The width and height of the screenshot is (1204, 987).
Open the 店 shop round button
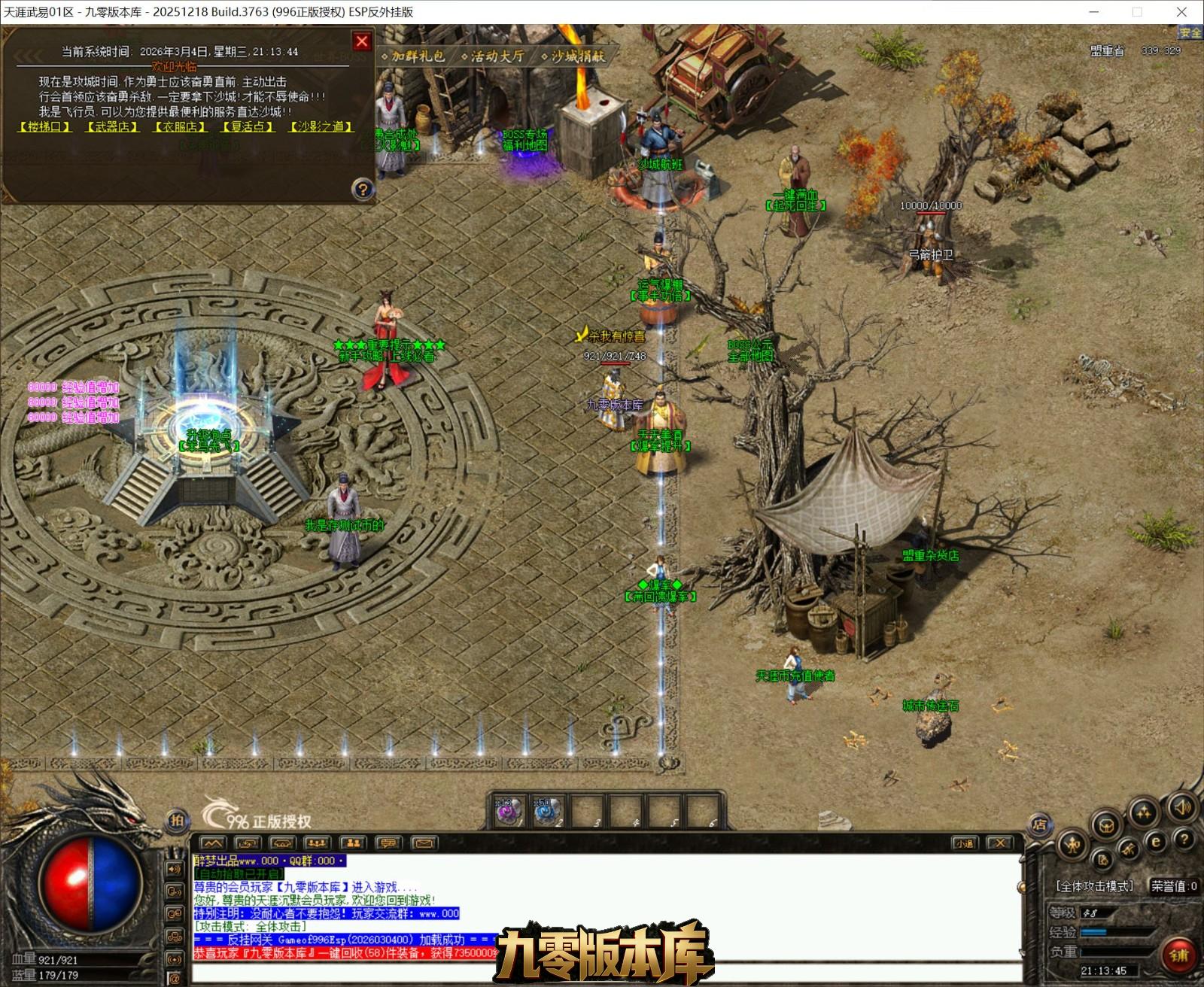pyautogui.click(x=1039, y=824)
